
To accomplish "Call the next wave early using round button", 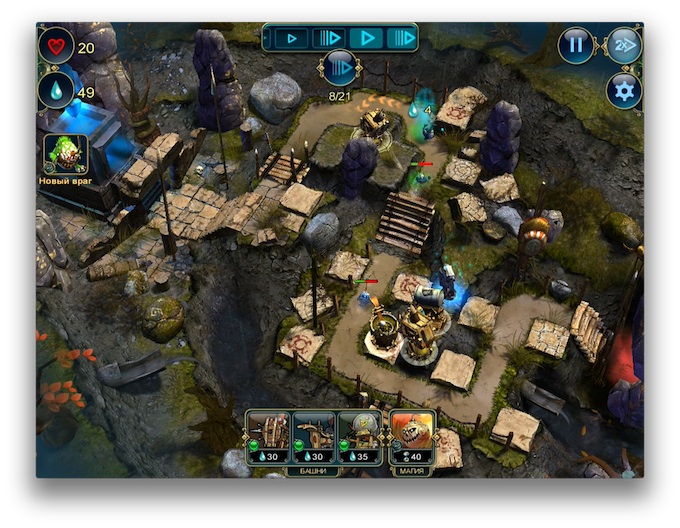I will click(x=340, y=68).
